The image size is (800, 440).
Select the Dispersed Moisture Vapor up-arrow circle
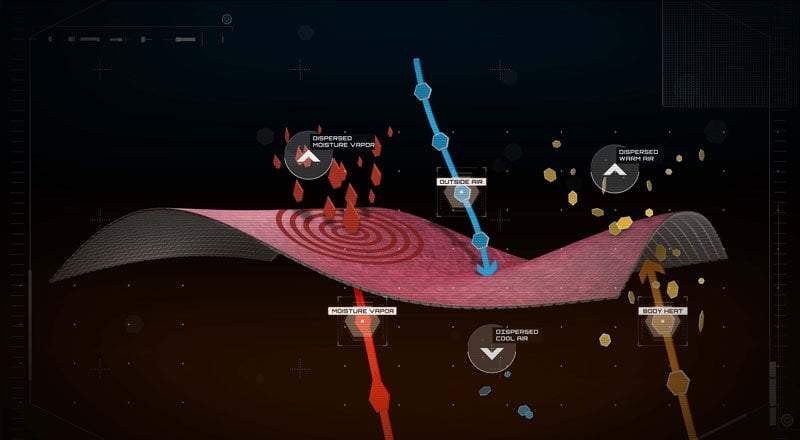point(308,155)
